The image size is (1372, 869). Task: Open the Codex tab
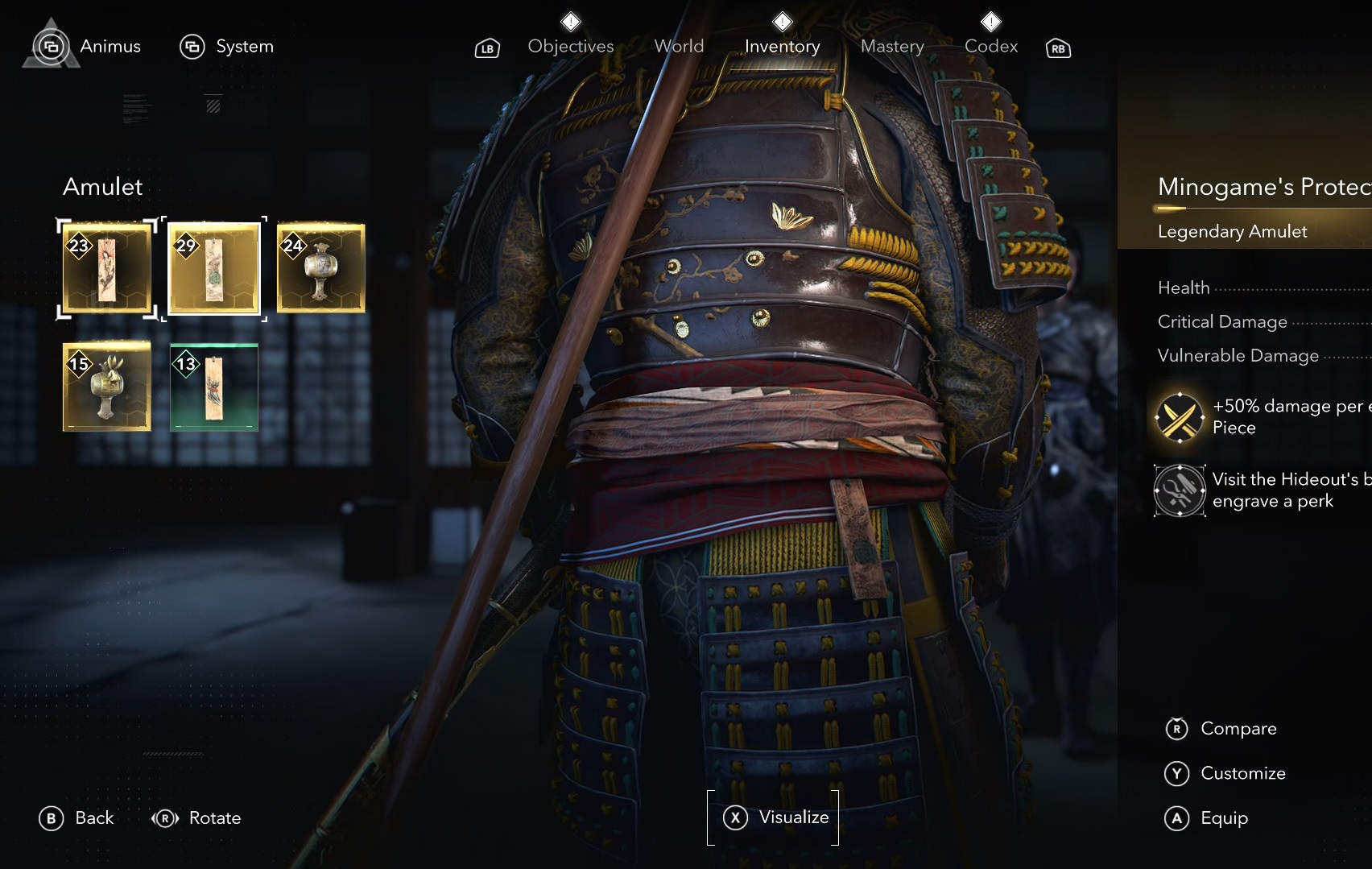(991, 47)
